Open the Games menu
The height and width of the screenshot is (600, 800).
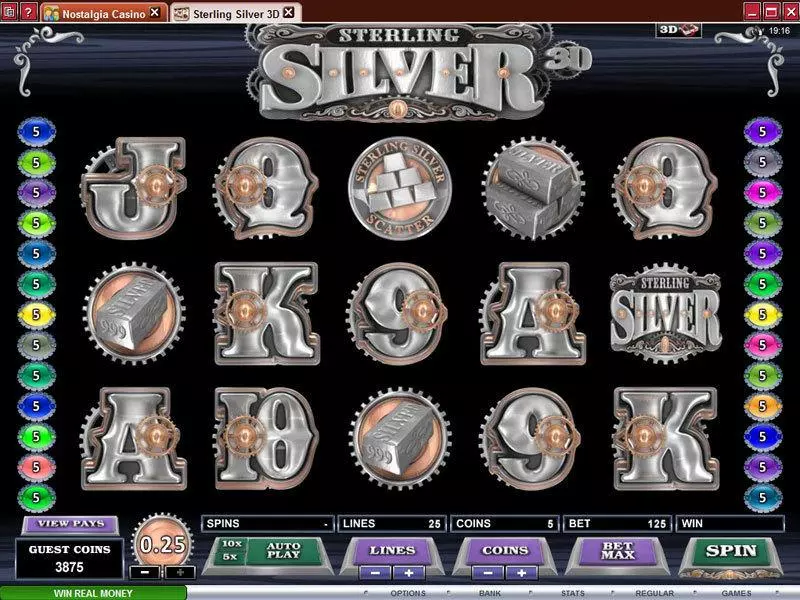(x=738, y=593)
